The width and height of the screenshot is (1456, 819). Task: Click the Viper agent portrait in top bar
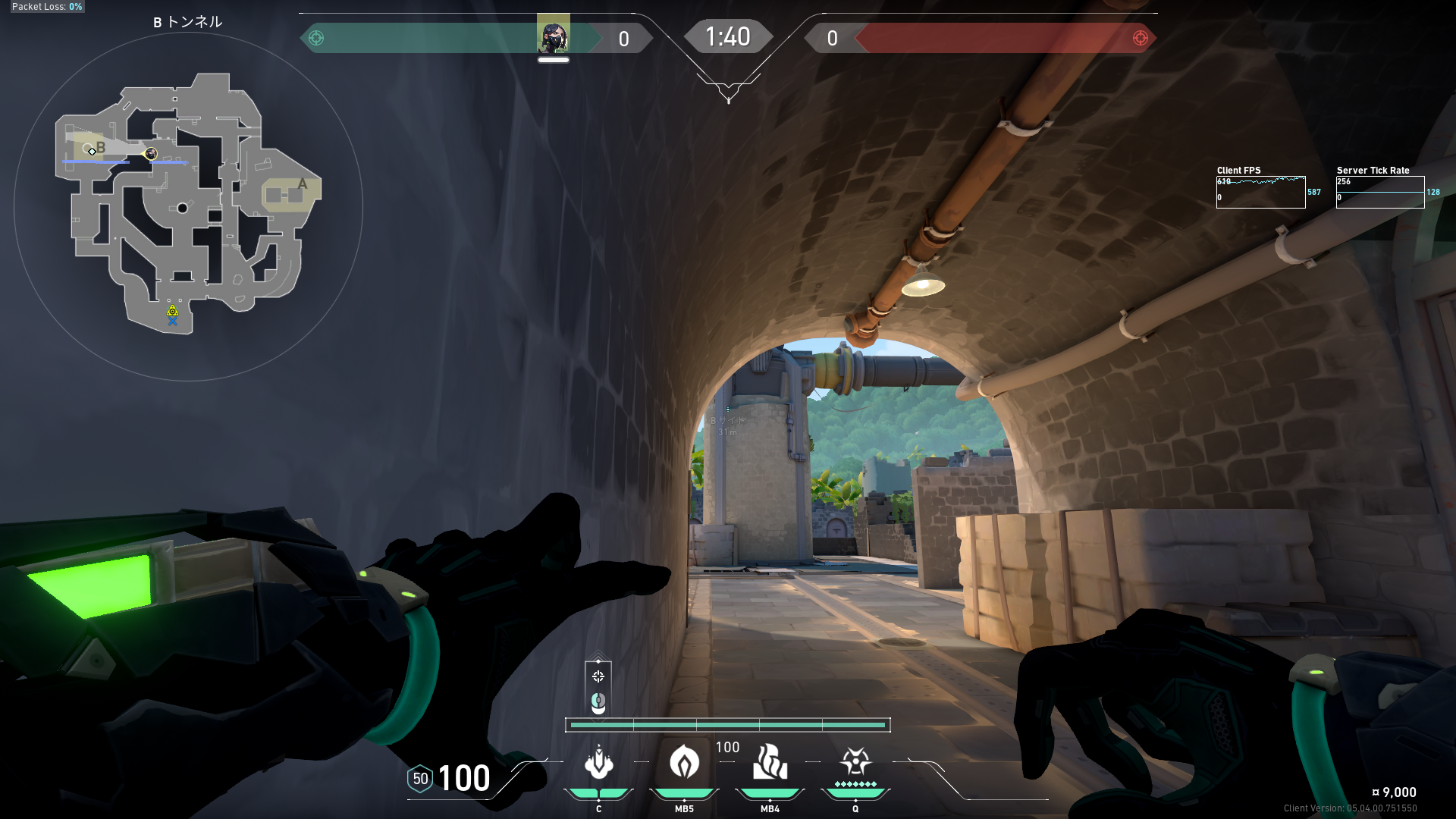(x=553, y=36)
